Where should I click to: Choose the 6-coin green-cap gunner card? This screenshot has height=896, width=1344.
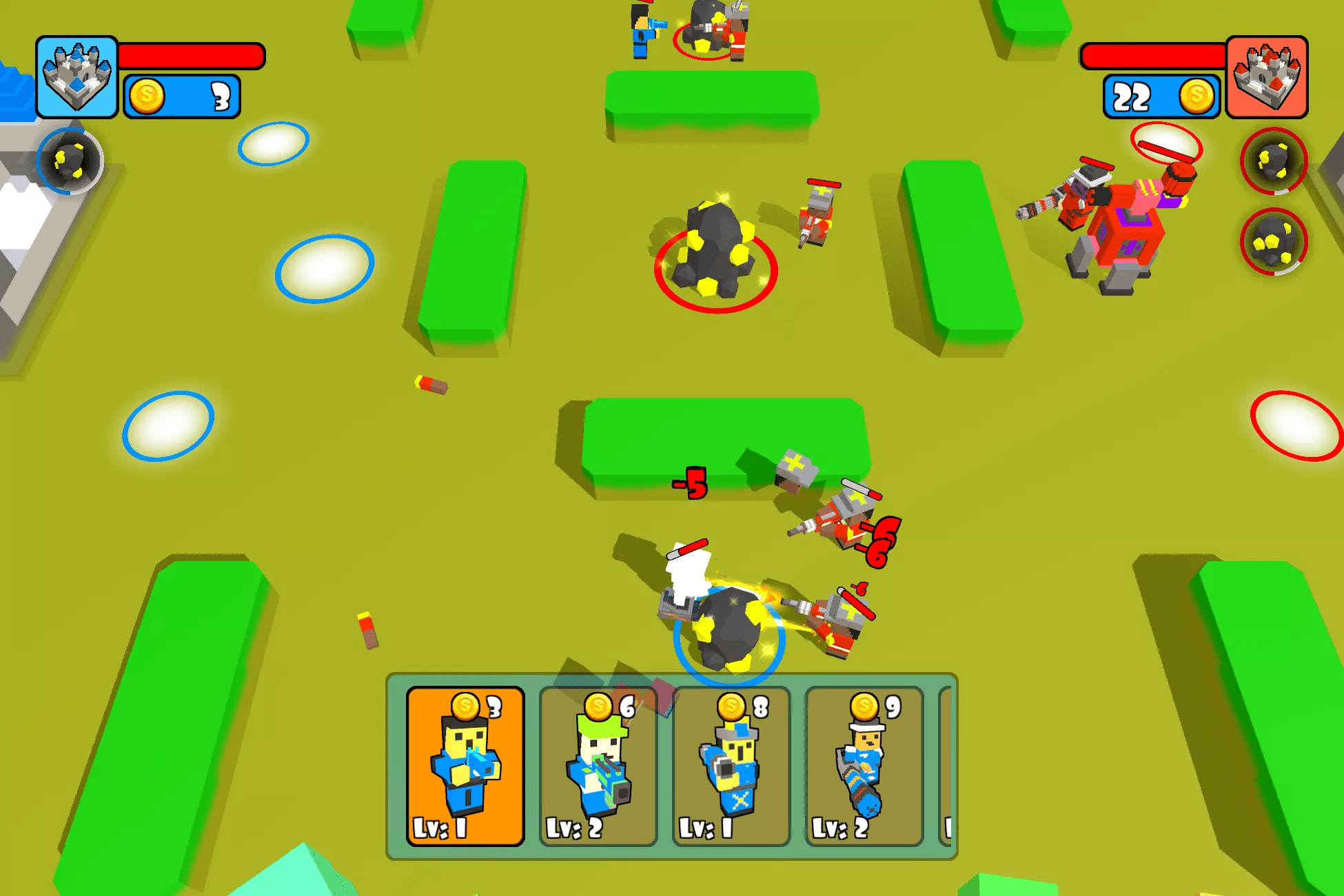tap(598, 766)
